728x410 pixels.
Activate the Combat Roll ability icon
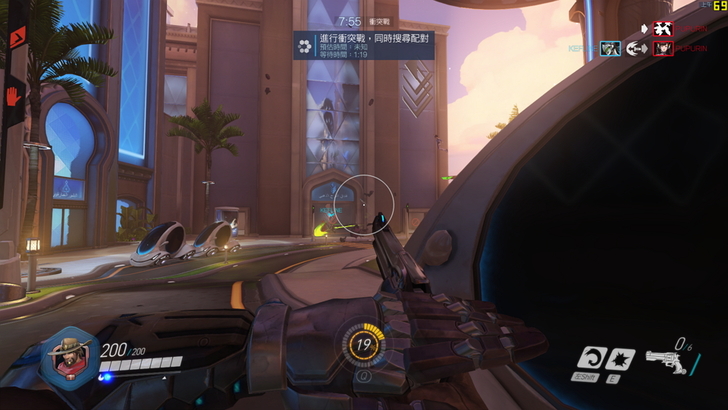[x=593, y=357]
